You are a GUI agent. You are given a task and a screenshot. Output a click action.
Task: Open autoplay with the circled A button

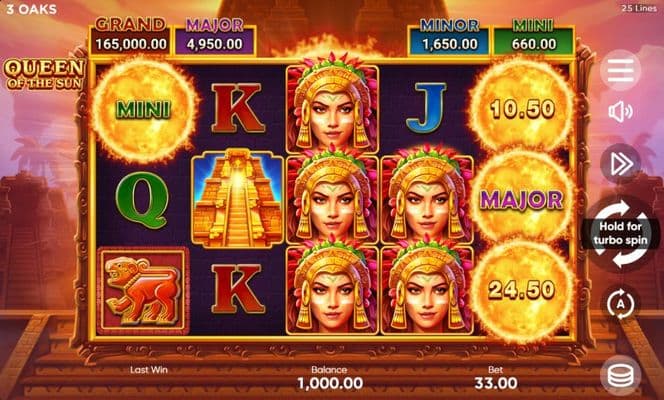[621, 302]
